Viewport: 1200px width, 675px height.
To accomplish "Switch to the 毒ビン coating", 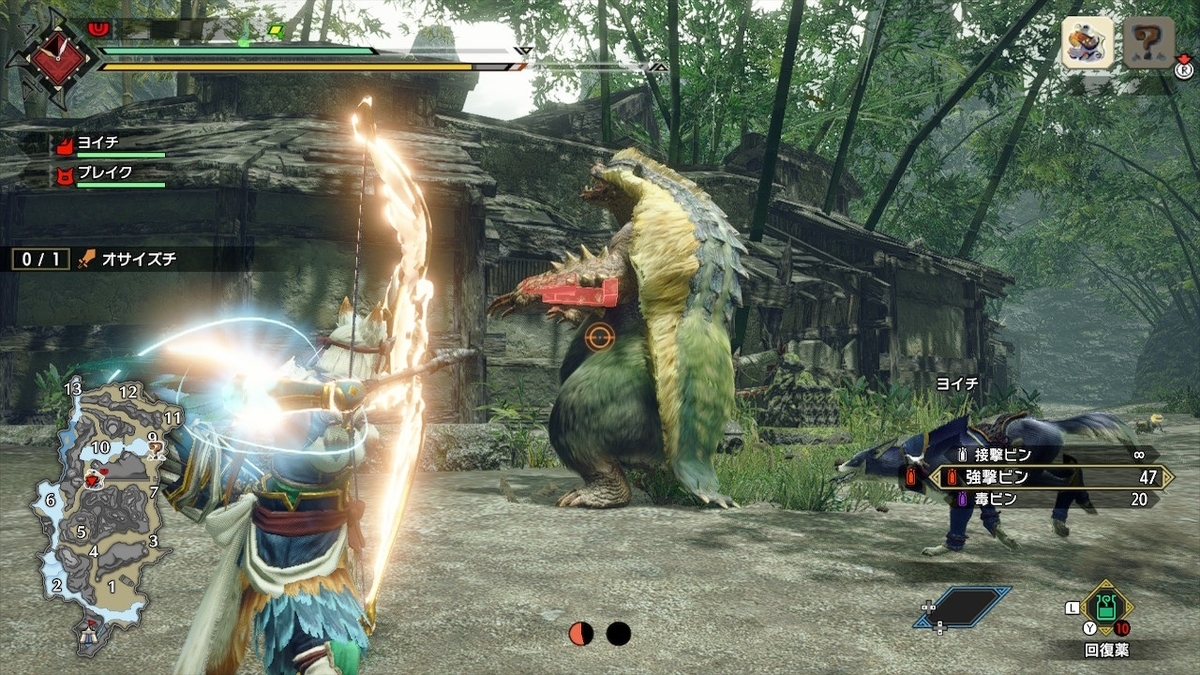I will click(1046, 500).
